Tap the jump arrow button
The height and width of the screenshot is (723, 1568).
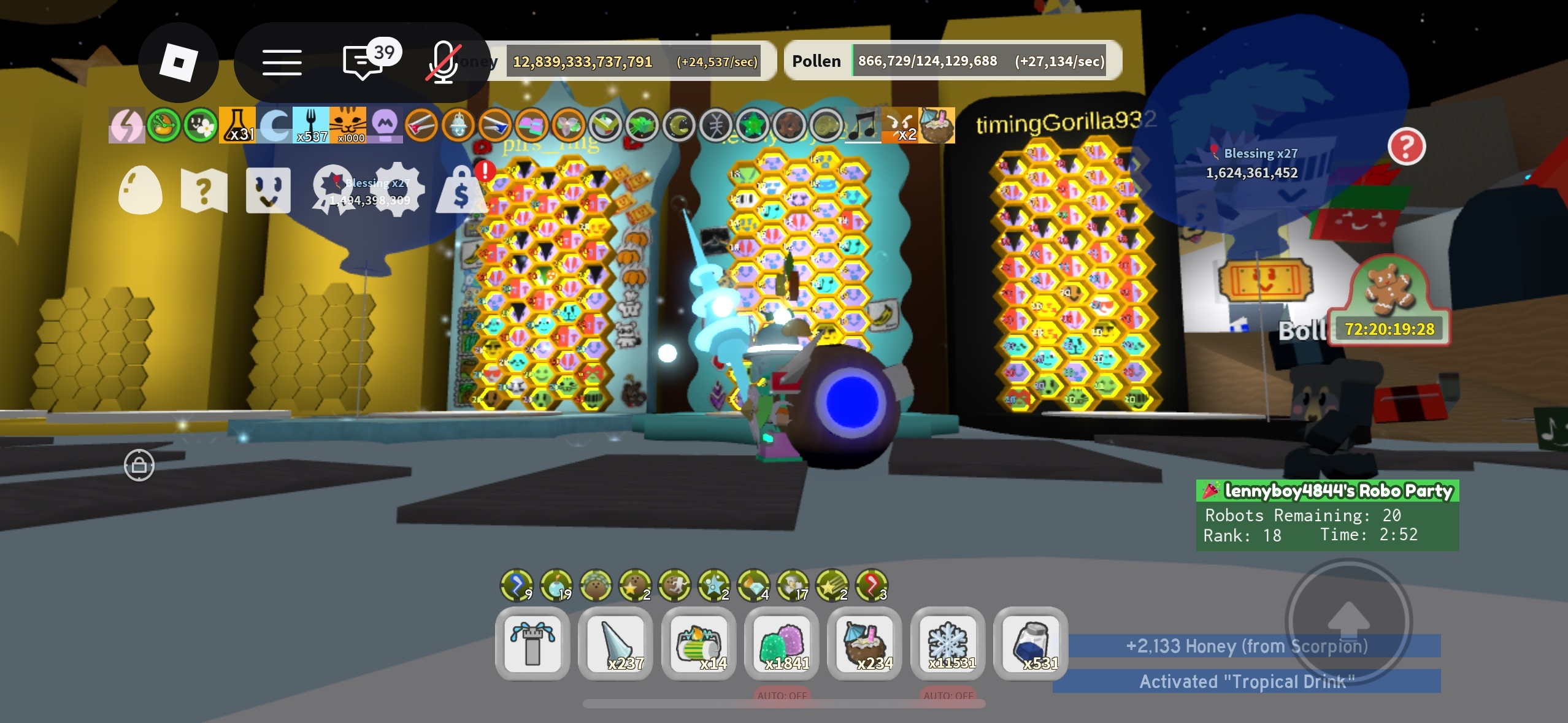coord(1348,621)
